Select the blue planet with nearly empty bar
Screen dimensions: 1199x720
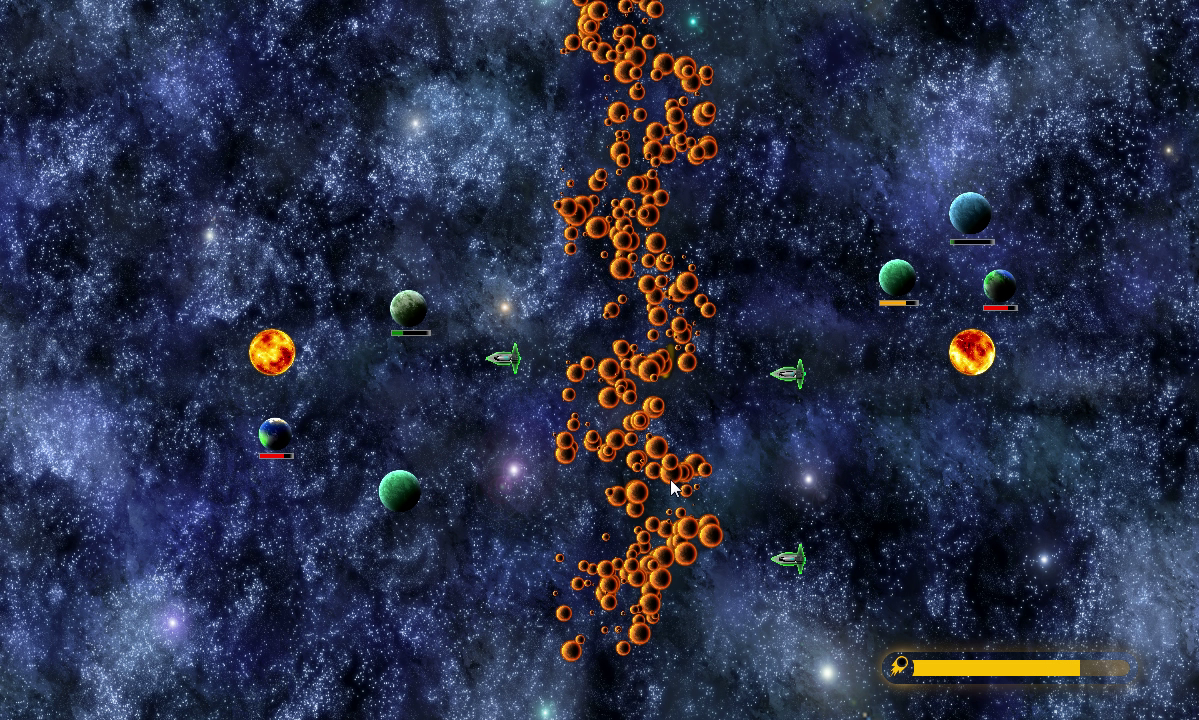[969, 213]
